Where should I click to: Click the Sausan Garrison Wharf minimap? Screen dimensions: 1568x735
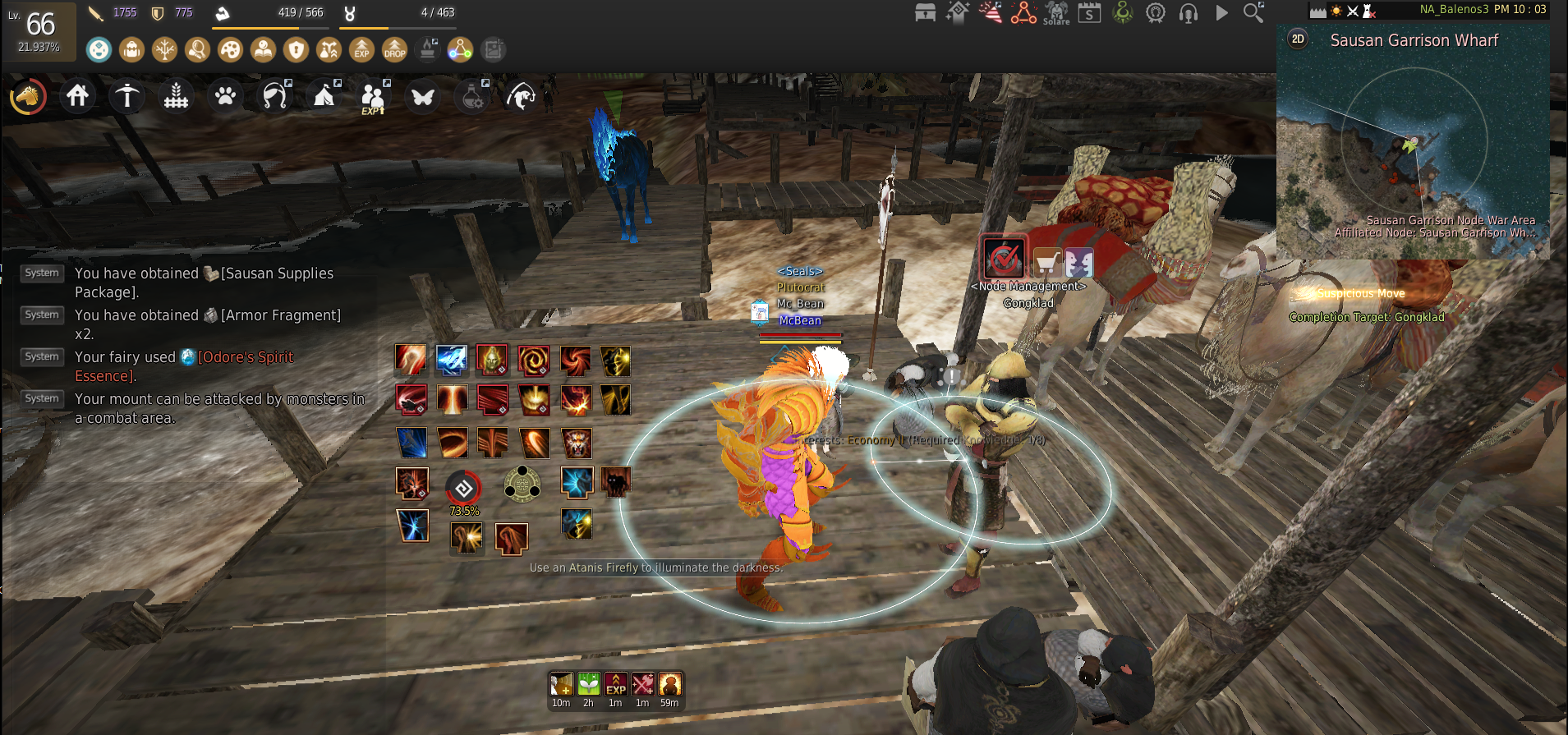point(1413,140)
